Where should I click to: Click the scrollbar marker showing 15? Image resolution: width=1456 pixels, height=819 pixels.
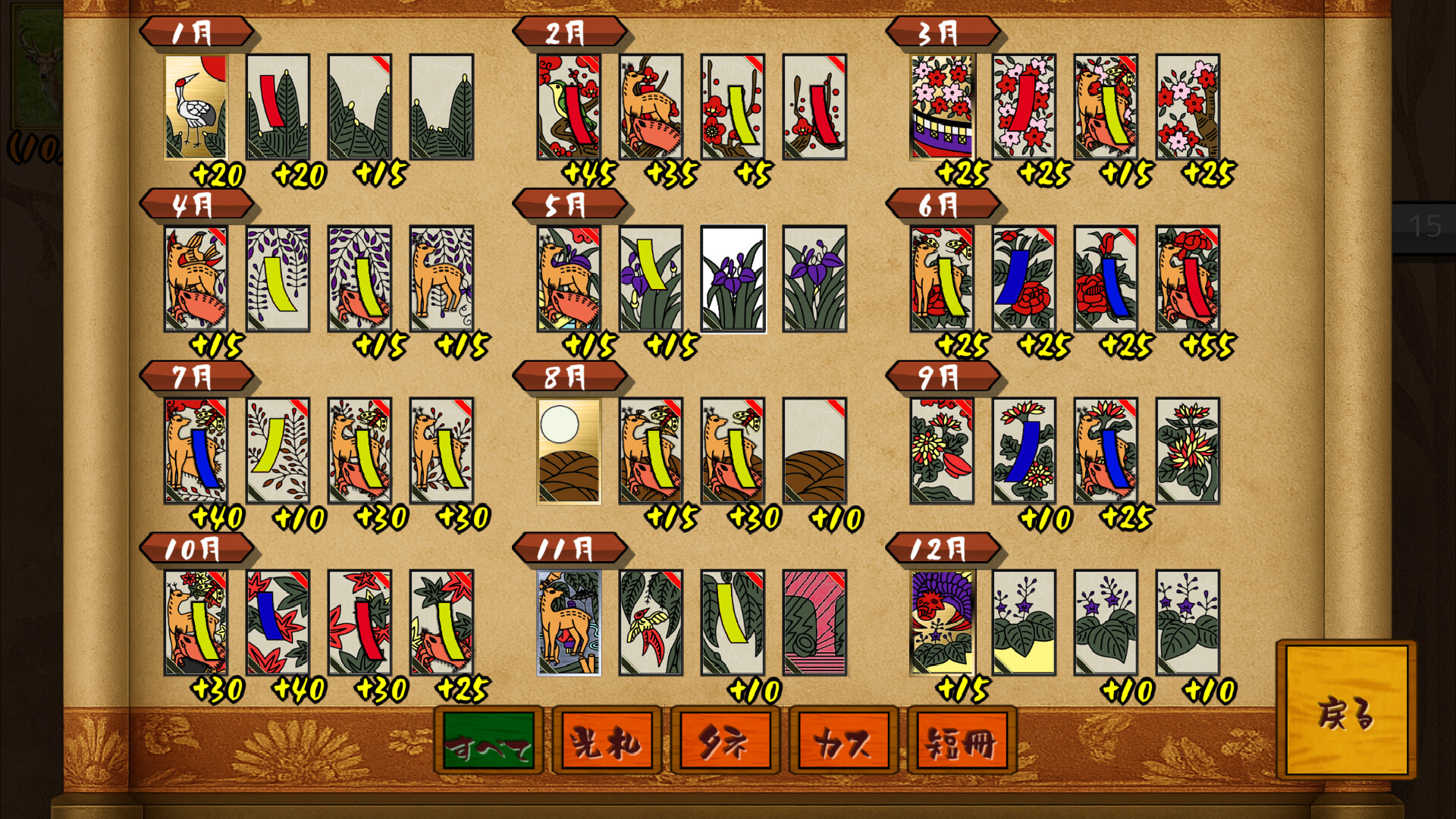(1424, 224)
